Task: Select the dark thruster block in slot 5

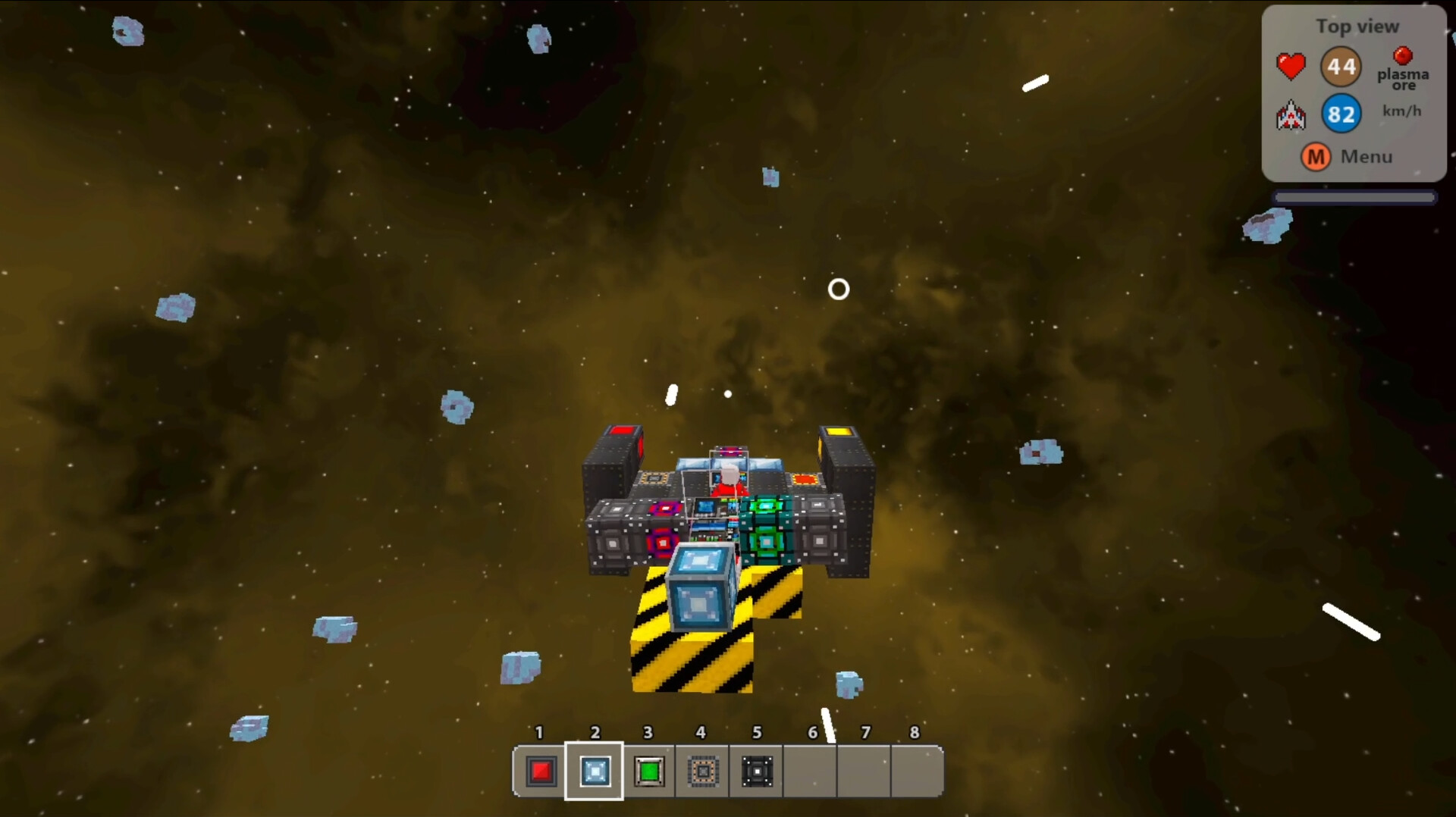Action: (x=757, y=772)
